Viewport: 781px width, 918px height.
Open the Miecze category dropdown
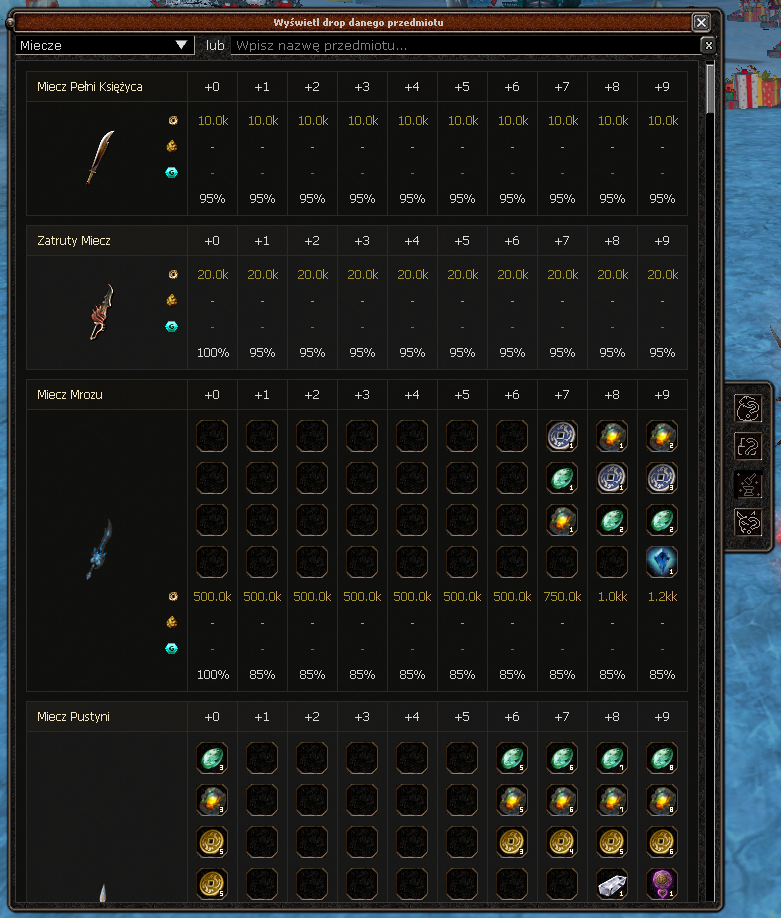click(x=105, y=45)
